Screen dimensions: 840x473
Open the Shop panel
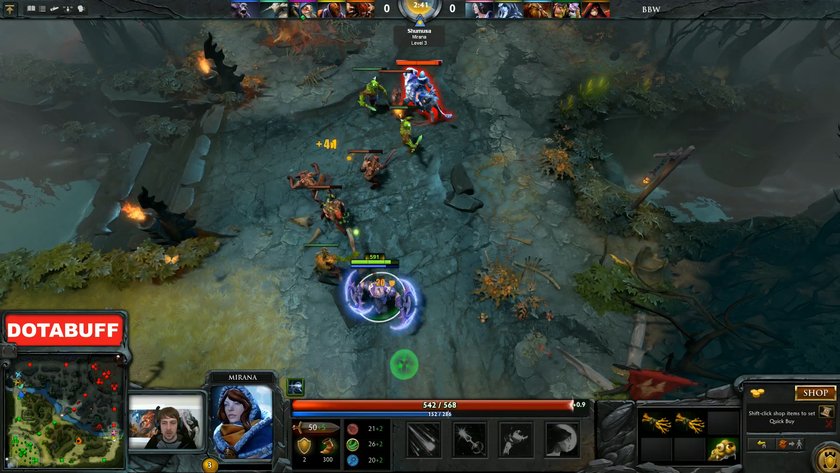click(x=815, y=393)
